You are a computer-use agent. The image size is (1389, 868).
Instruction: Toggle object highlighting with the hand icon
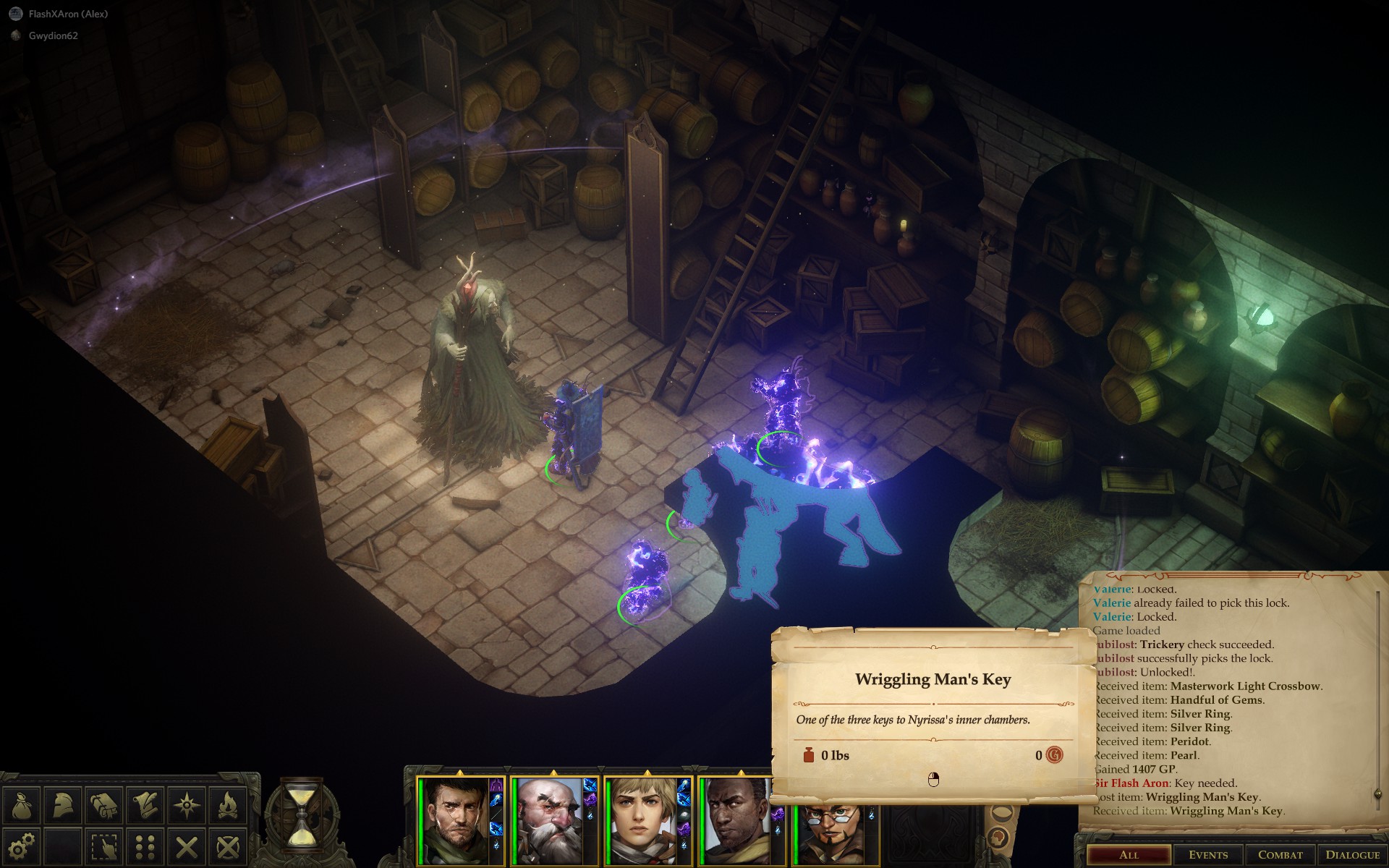[104, 846]
